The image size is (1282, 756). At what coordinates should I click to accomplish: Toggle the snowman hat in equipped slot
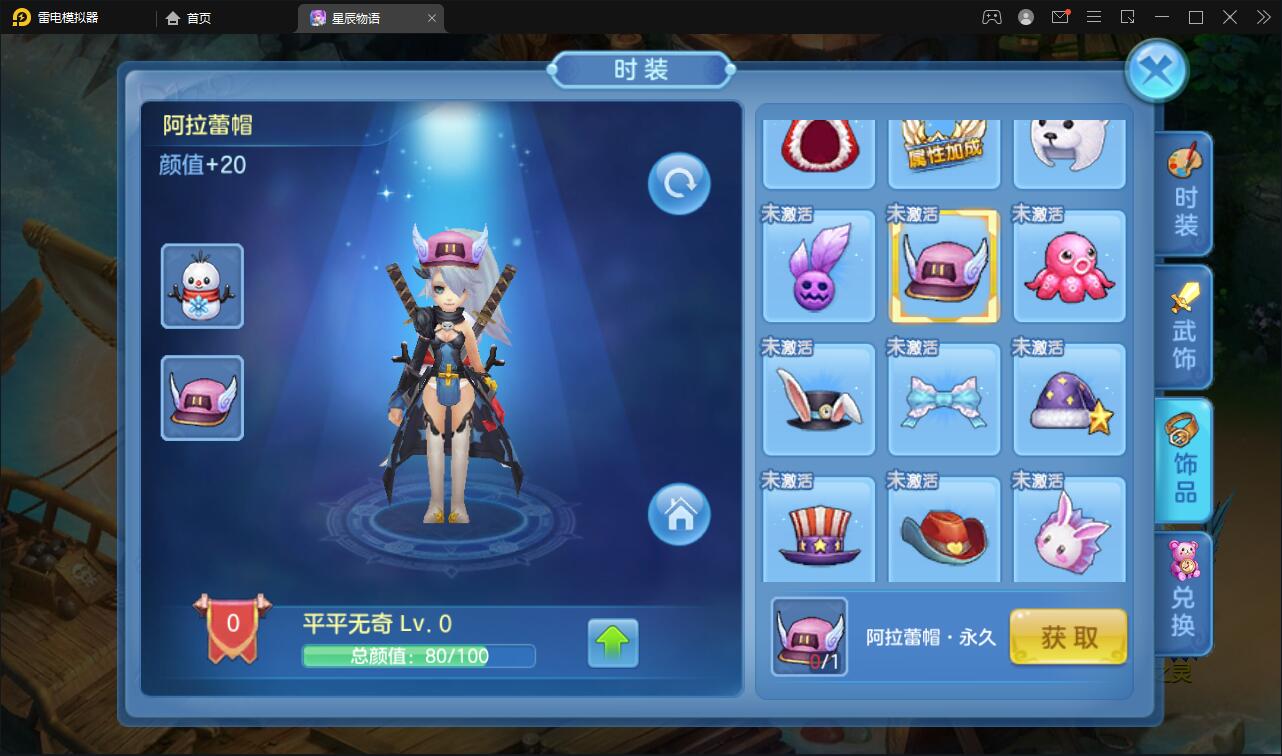coord(202,286)
